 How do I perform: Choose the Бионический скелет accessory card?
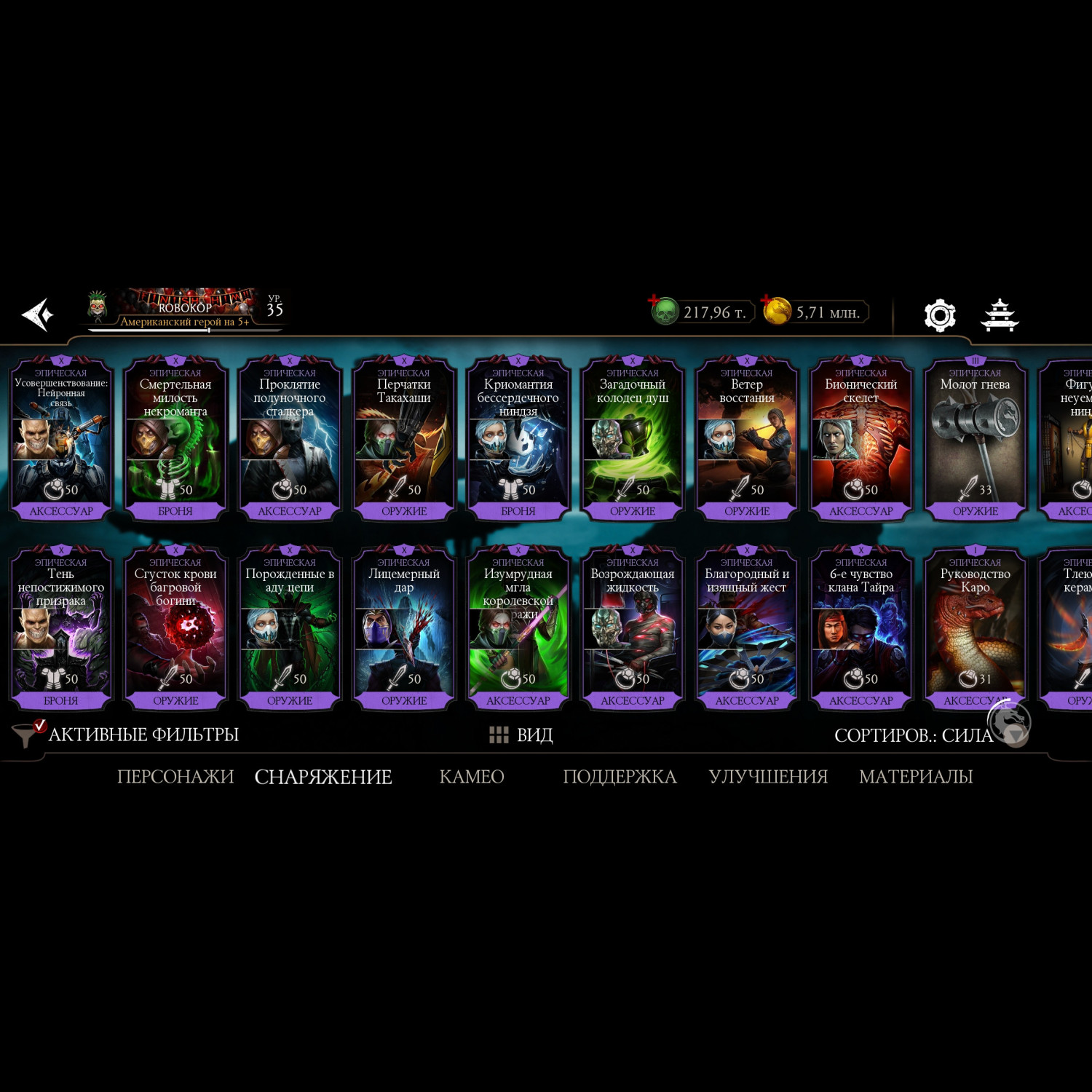point(860,438)
